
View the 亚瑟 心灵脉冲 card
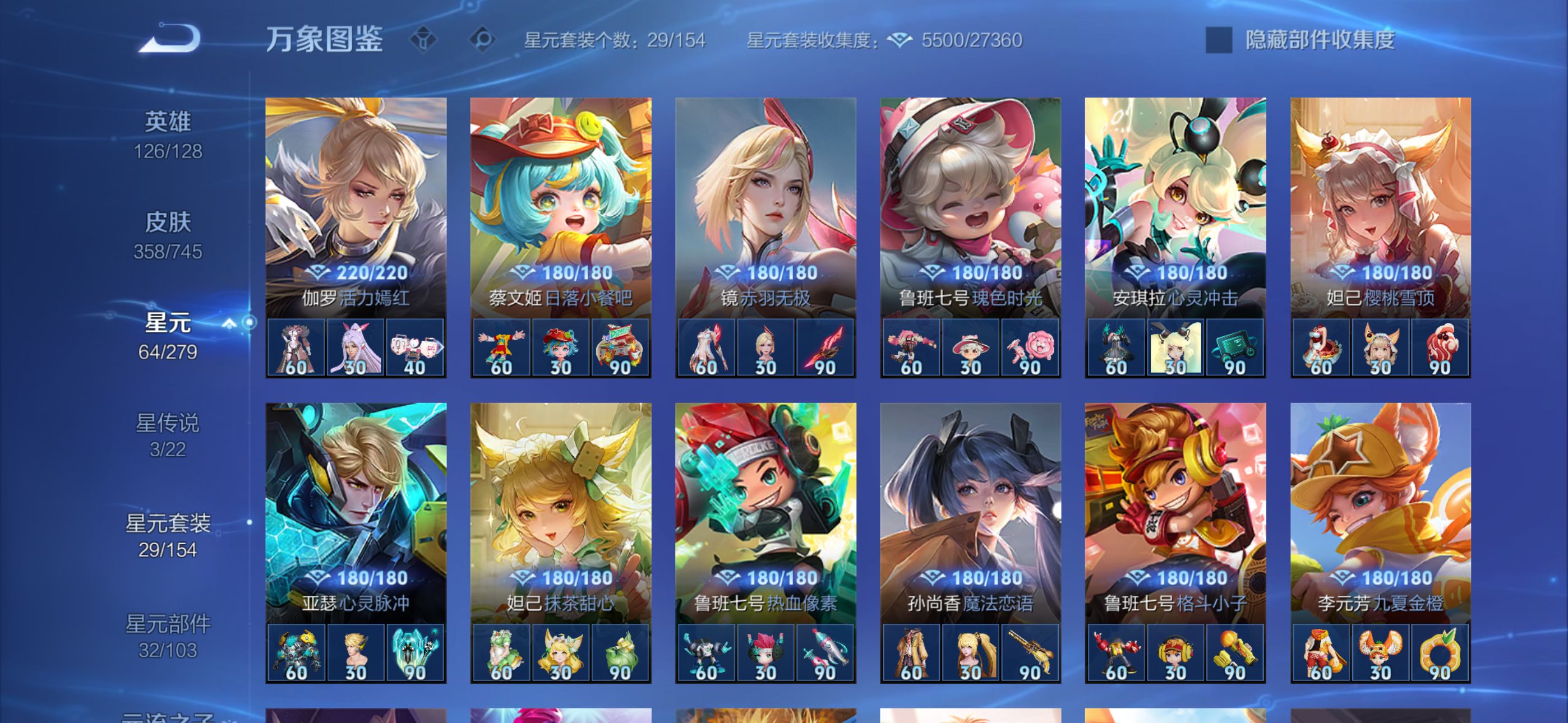point(356,511)
